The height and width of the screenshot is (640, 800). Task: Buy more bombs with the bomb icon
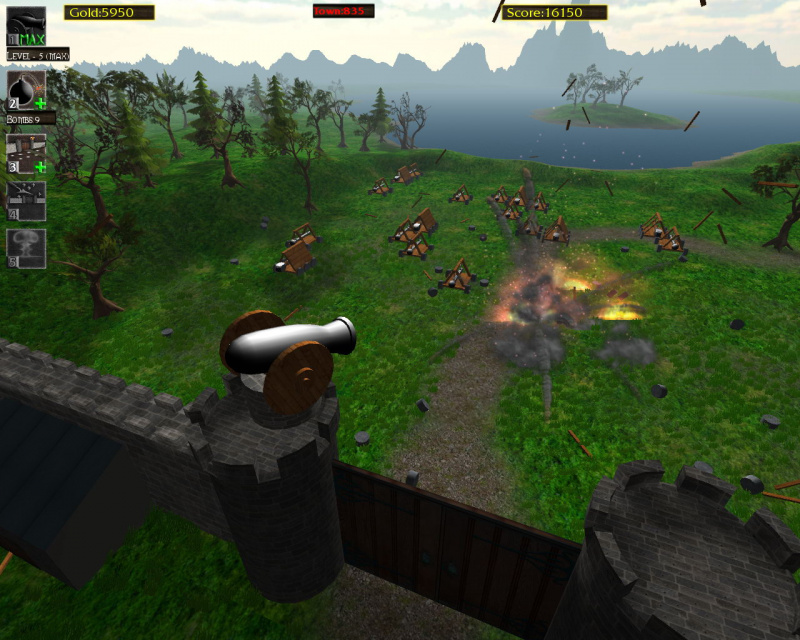click(x=26, y=90)
